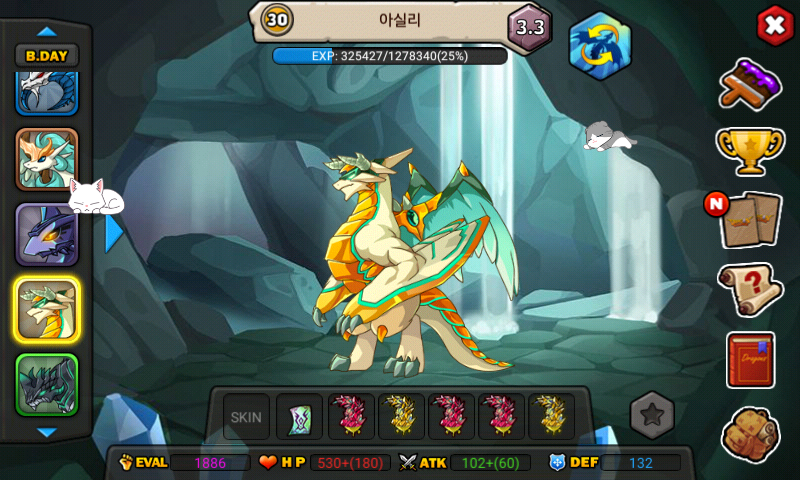Select the yellow-highlighted cream dragon thumbnail
Screen dimensions: 800x480
(47, 310)
